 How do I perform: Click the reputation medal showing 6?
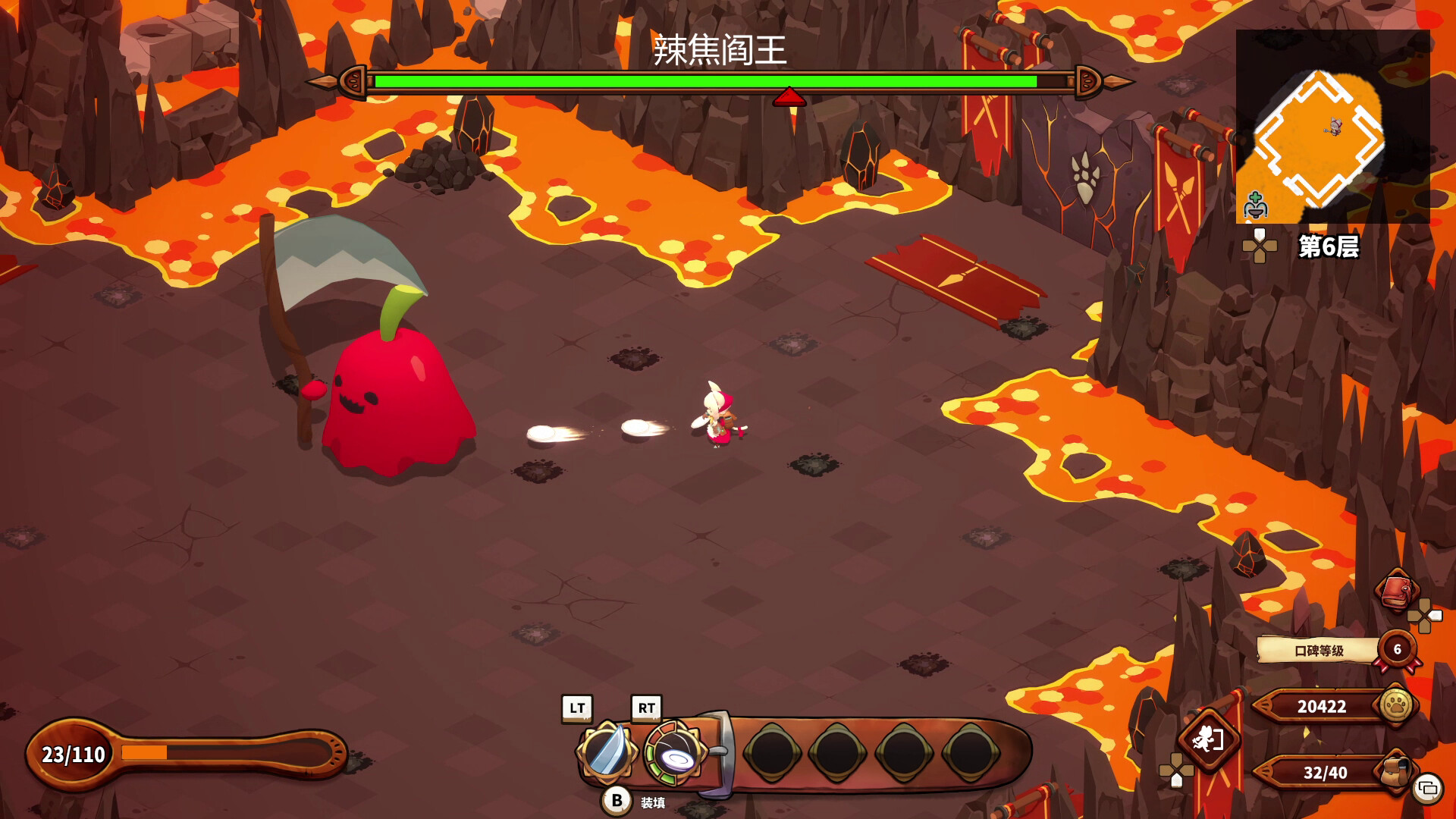[1398, 650]
